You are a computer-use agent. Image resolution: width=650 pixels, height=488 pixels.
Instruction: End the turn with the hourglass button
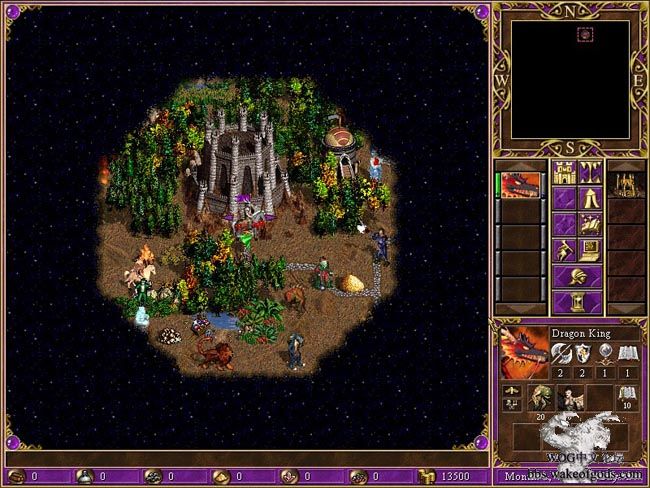577,301
